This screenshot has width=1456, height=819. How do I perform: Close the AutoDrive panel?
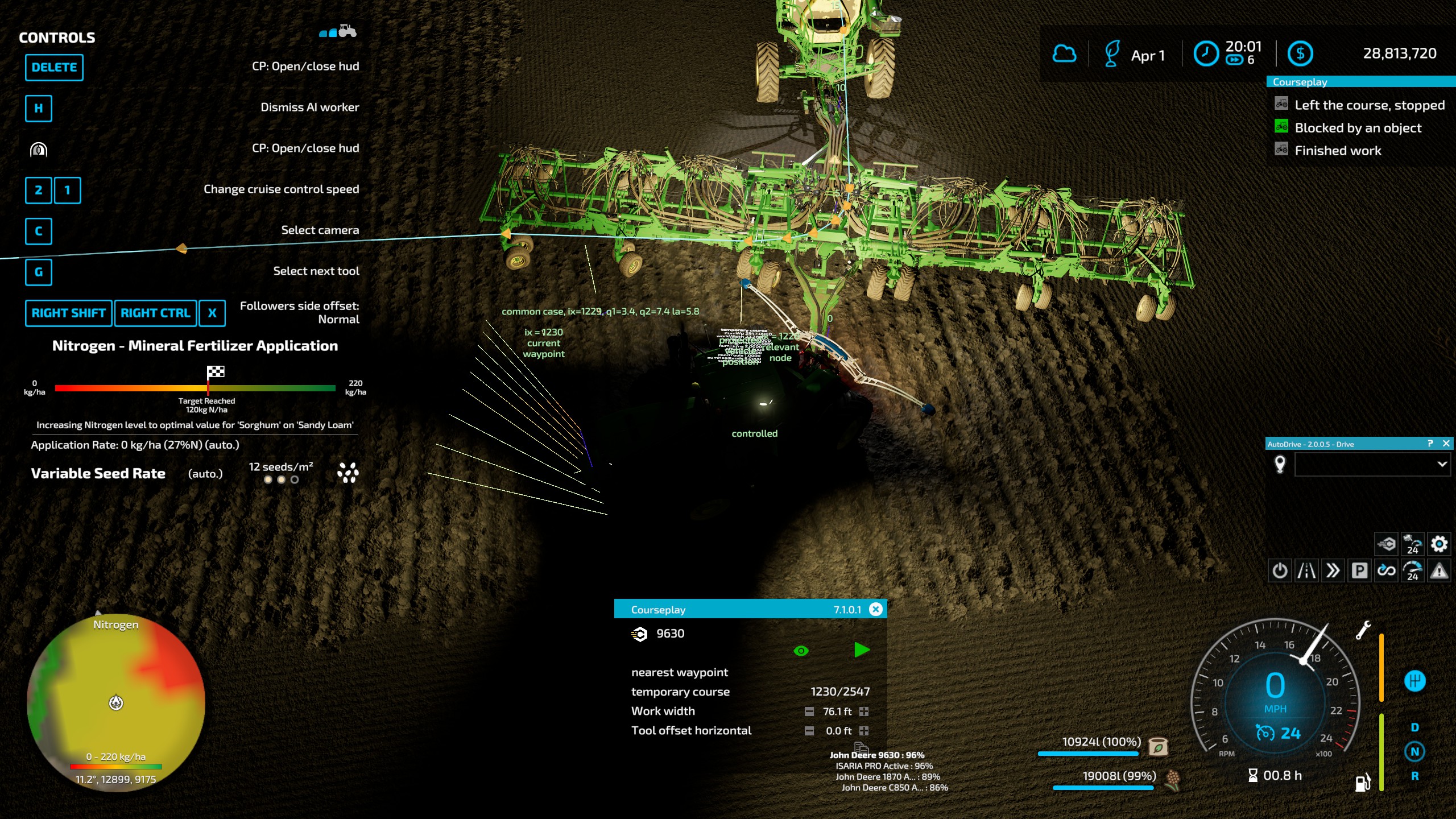click(1446, 444)
